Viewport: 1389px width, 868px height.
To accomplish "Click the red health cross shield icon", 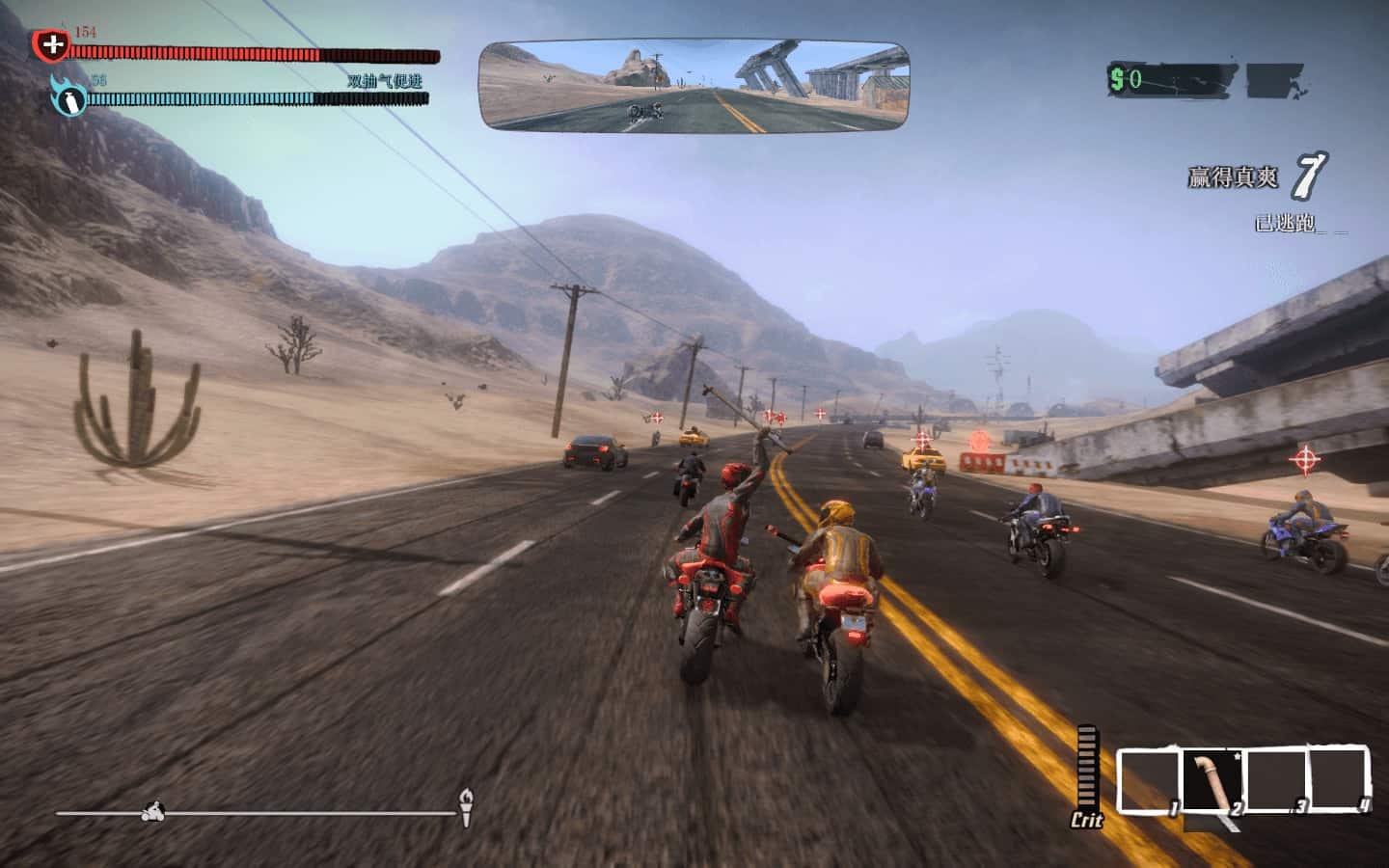I will point(52,44).
